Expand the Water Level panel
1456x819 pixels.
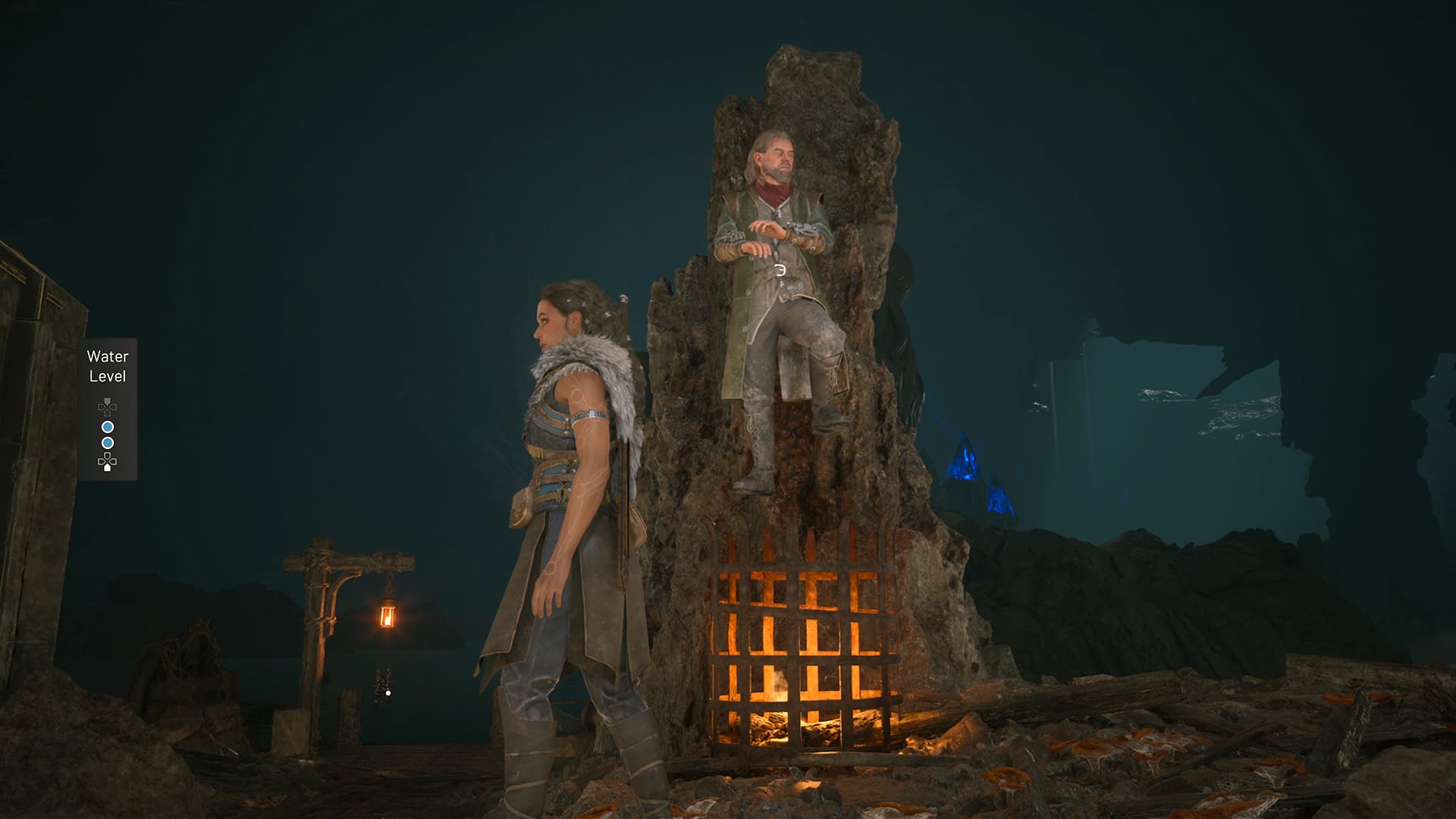pos(108,409)
